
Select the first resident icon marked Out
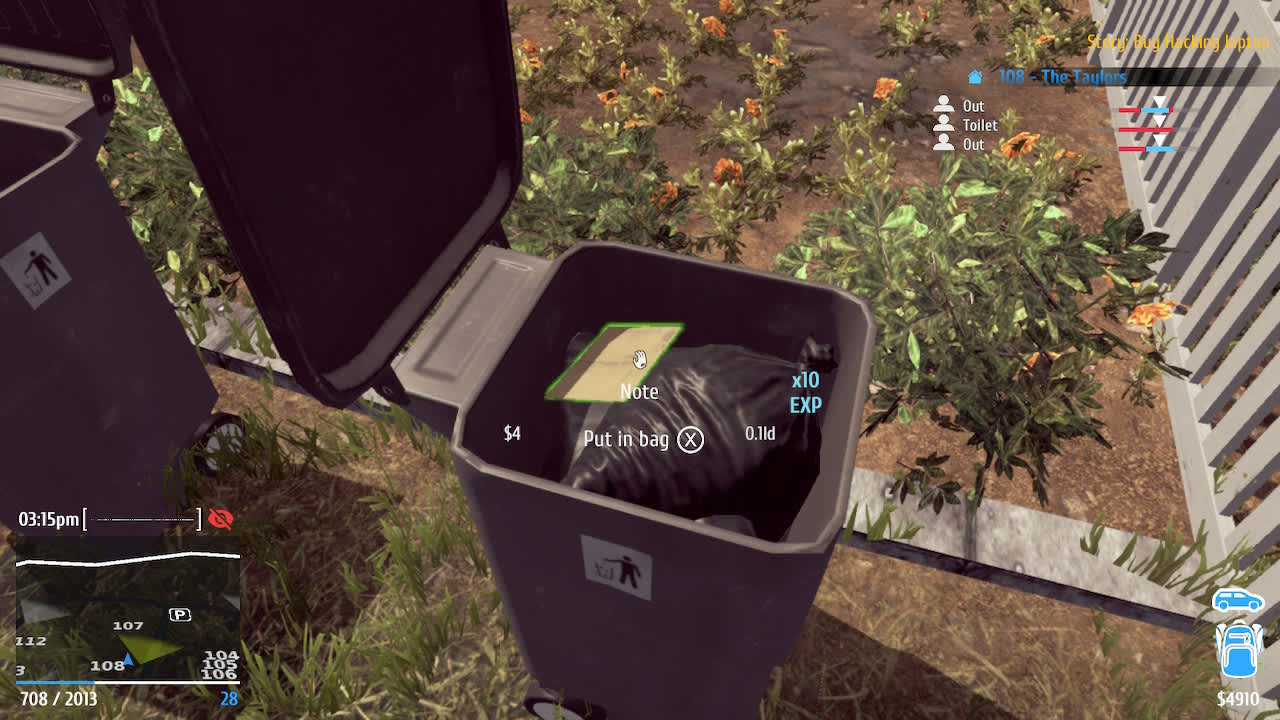click(943, 106)
